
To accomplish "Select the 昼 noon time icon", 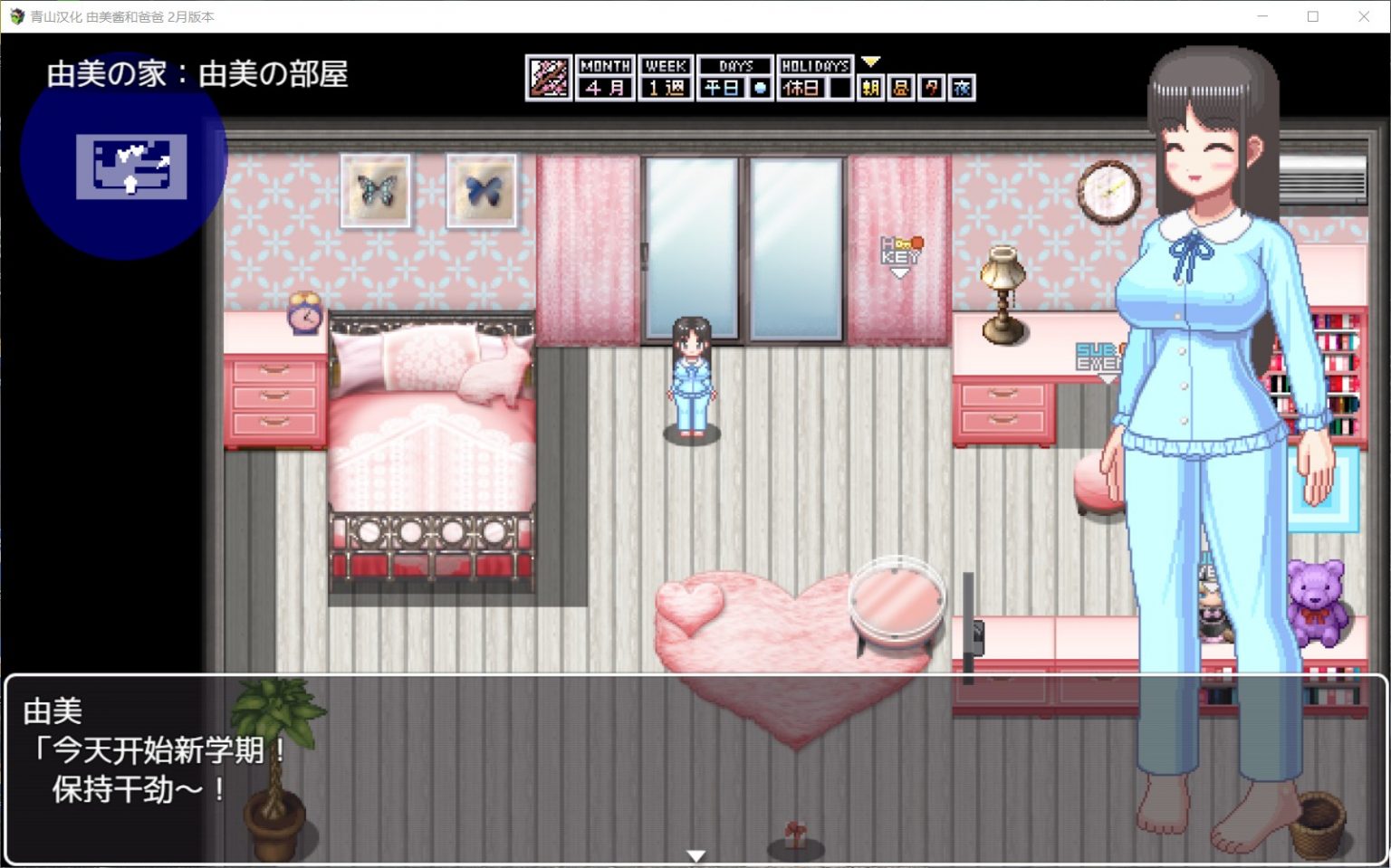I will tap(900, 86).
